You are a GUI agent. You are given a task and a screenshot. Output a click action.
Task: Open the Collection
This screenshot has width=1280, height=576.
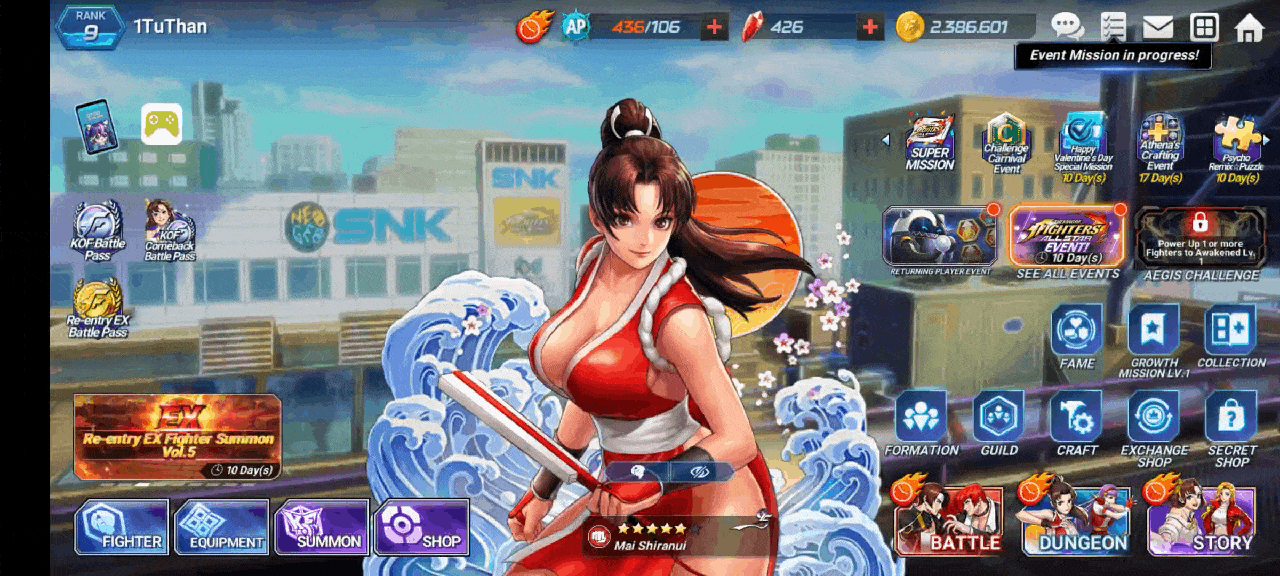point(1231,333)
